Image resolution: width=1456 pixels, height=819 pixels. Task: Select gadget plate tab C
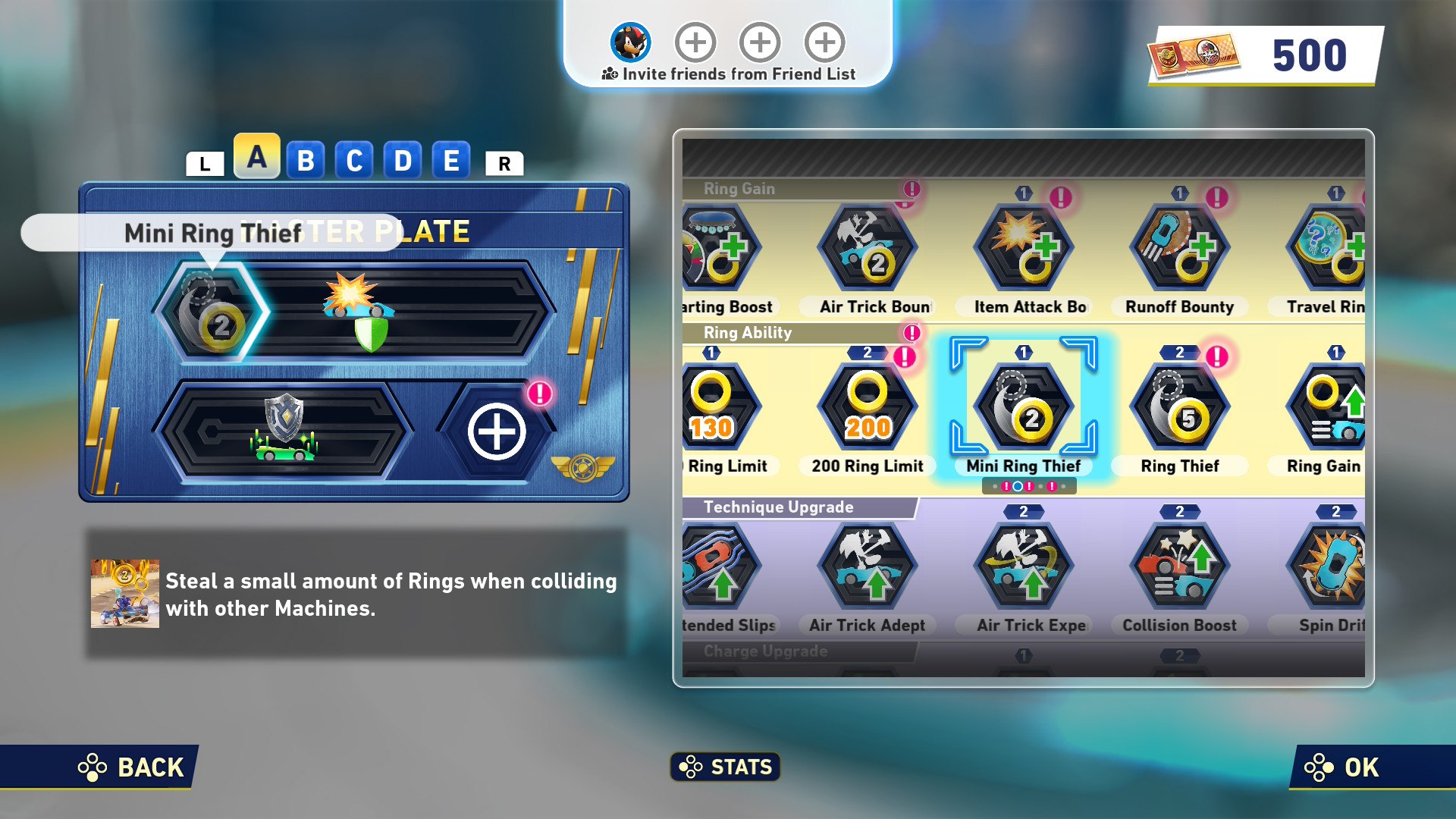pos(354,161)
